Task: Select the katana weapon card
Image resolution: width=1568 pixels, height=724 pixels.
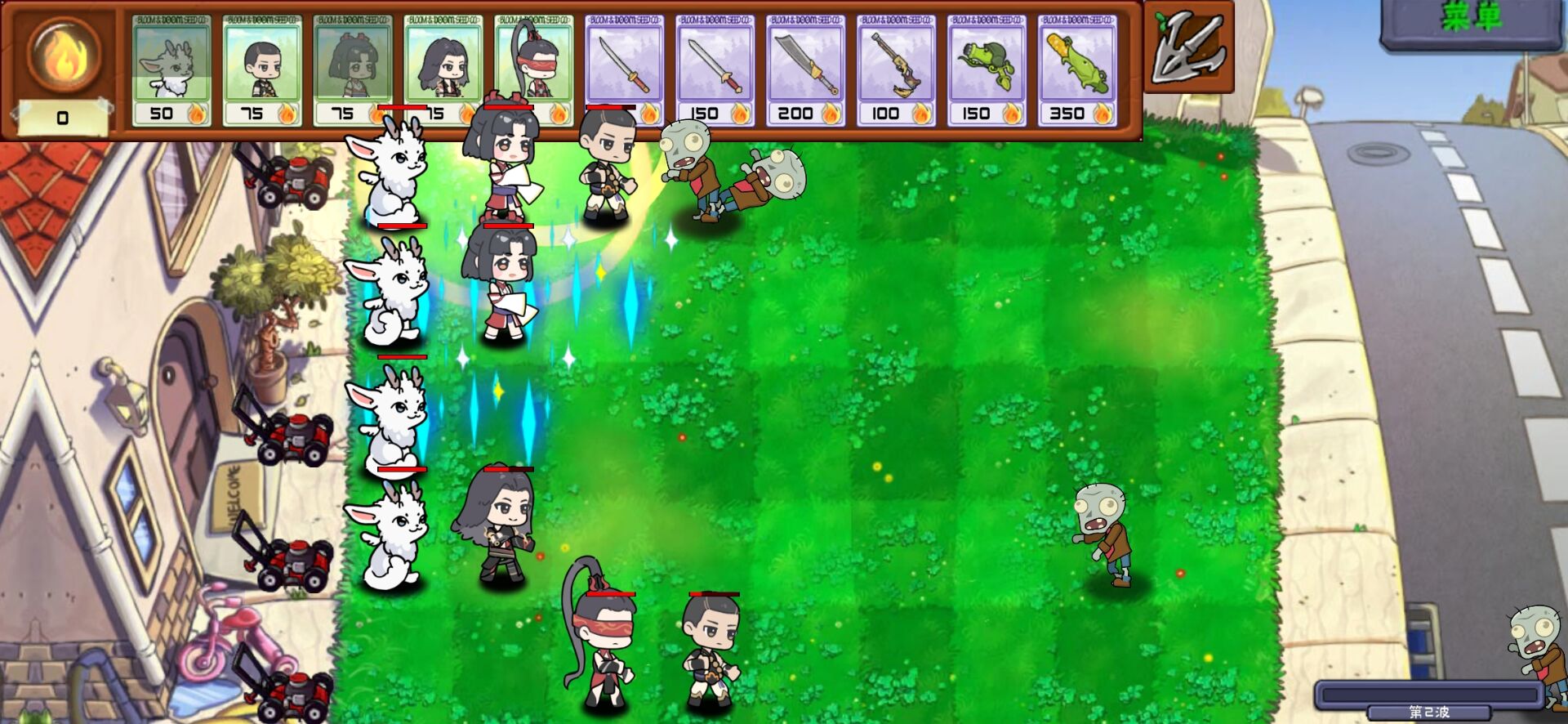Action: [x=625, y=71]
